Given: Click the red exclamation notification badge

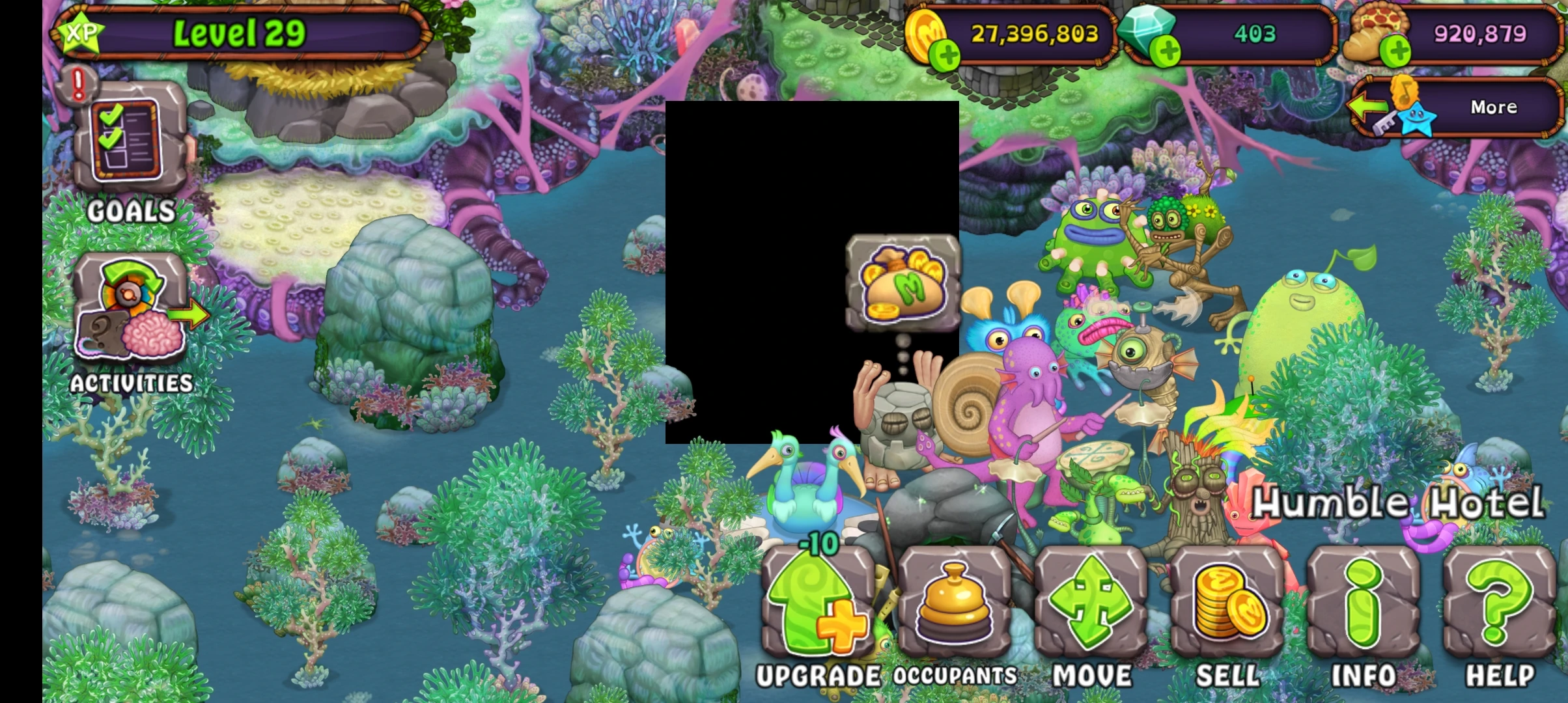Looking at the screenshot, I should tap(76, 85).
